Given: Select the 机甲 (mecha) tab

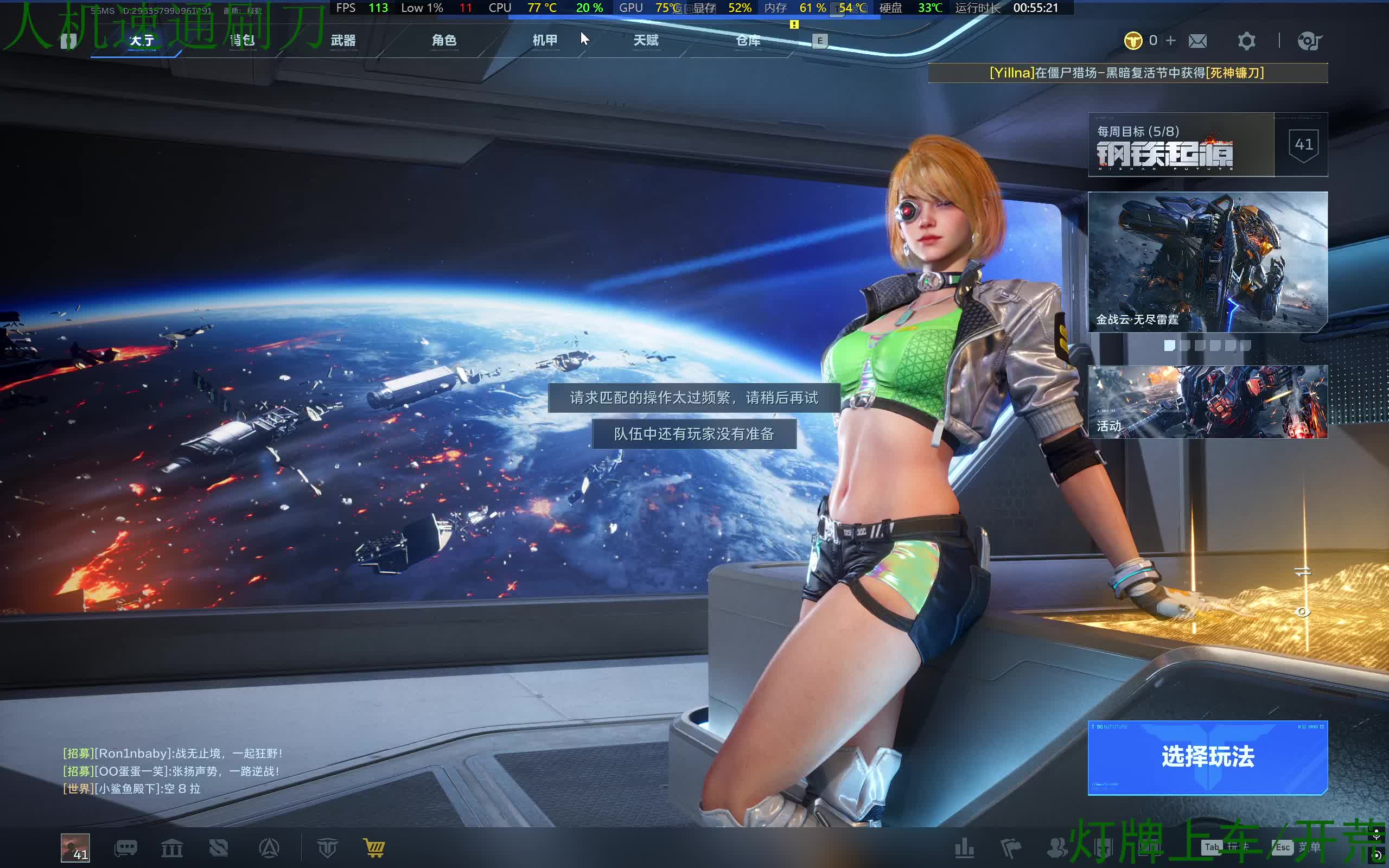Looking at the screenshot, I should pos(545,40).
